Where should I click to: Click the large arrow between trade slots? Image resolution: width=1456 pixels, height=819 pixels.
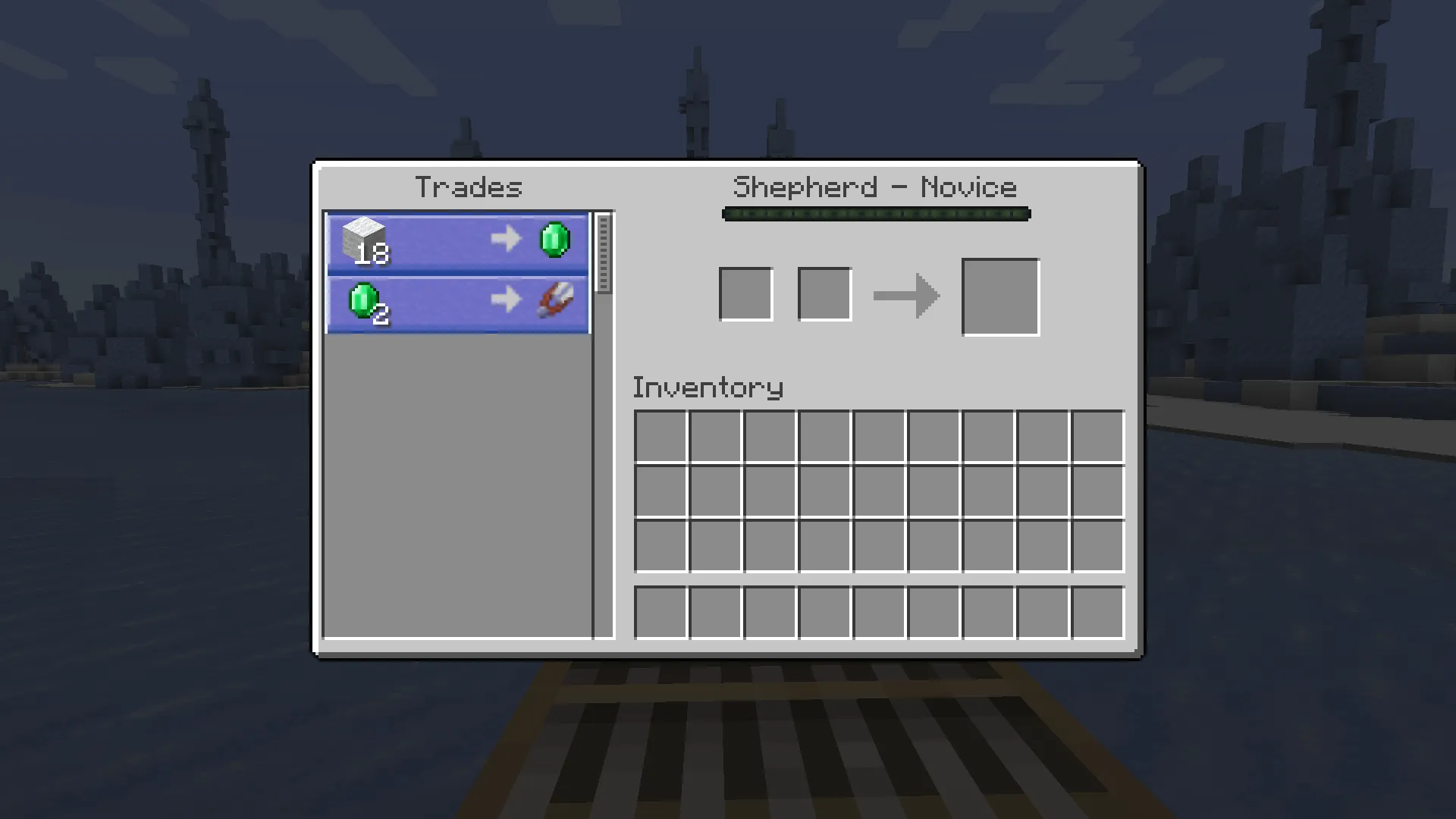[x=906, y=297]
